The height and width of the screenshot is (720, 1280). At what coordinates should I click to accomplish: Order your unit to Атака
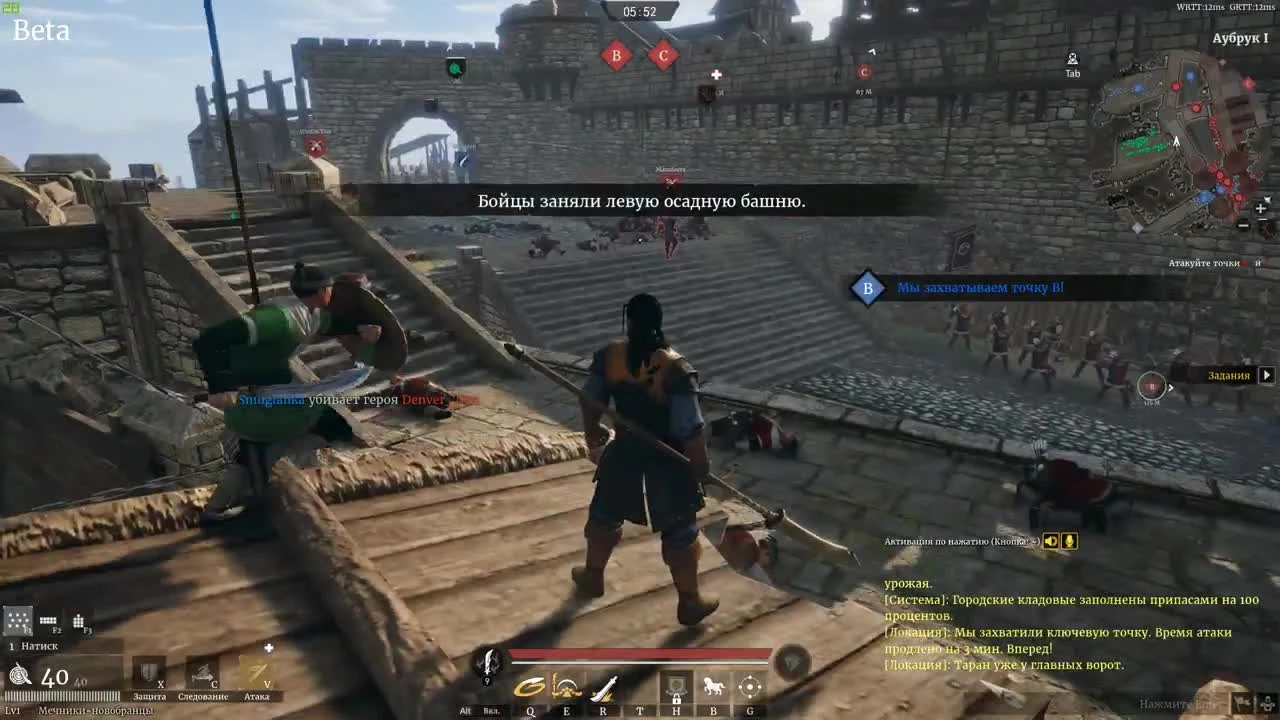[x=256, y=671]
